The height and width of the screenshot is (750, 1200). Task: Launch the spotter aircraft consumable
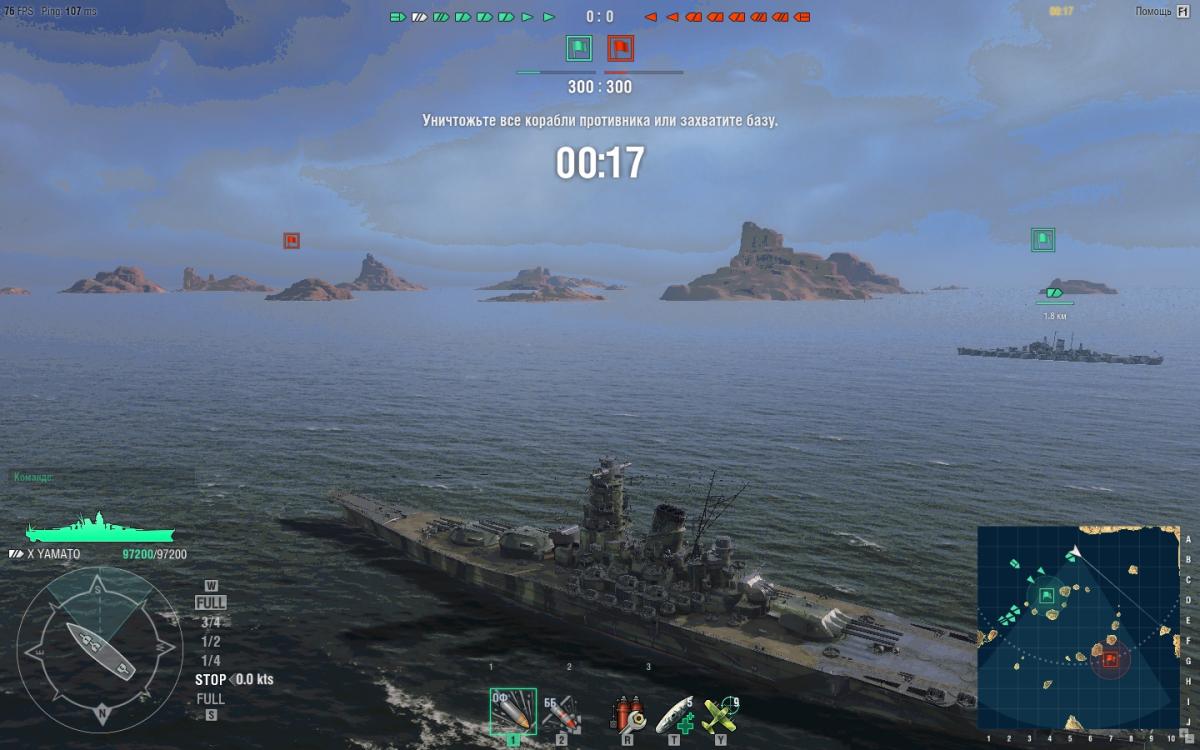tap(720, 713)
